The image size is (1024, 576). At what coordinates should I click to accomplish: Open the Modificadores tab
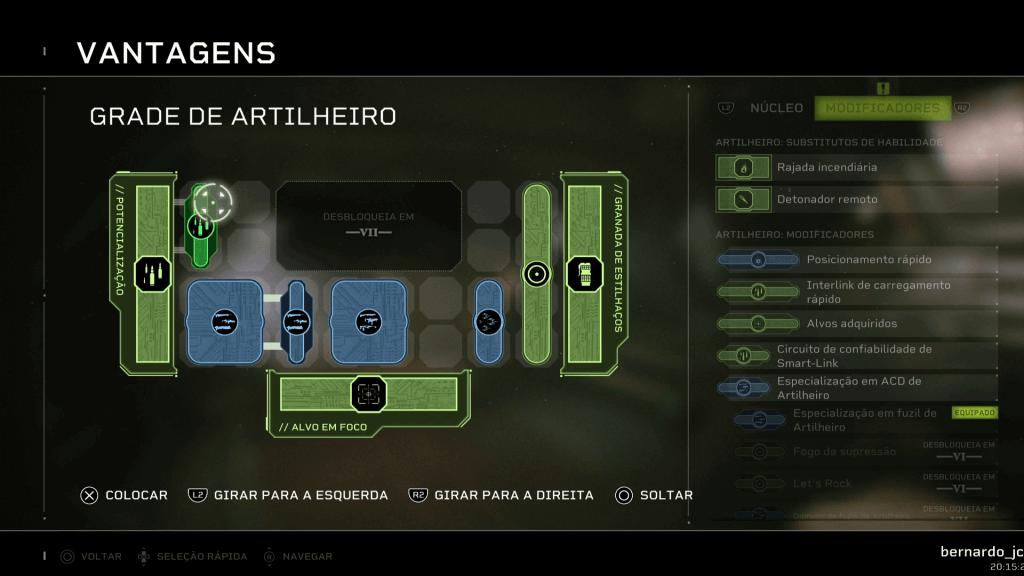pyautogui.click(x=882, y=108)
